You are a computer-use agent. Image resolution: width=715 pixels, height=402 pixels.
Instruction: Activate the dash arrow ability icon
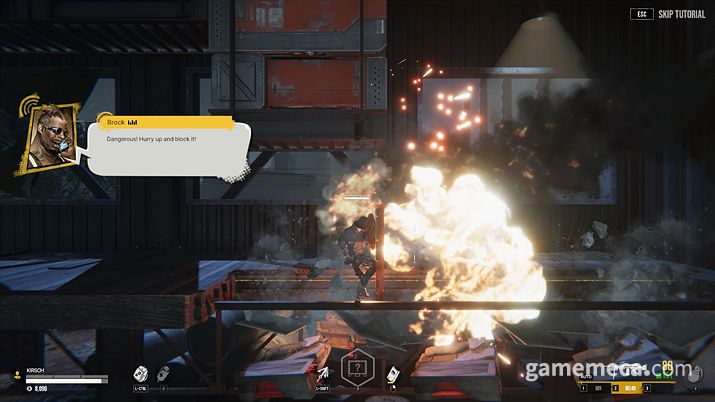pos(322,374)
